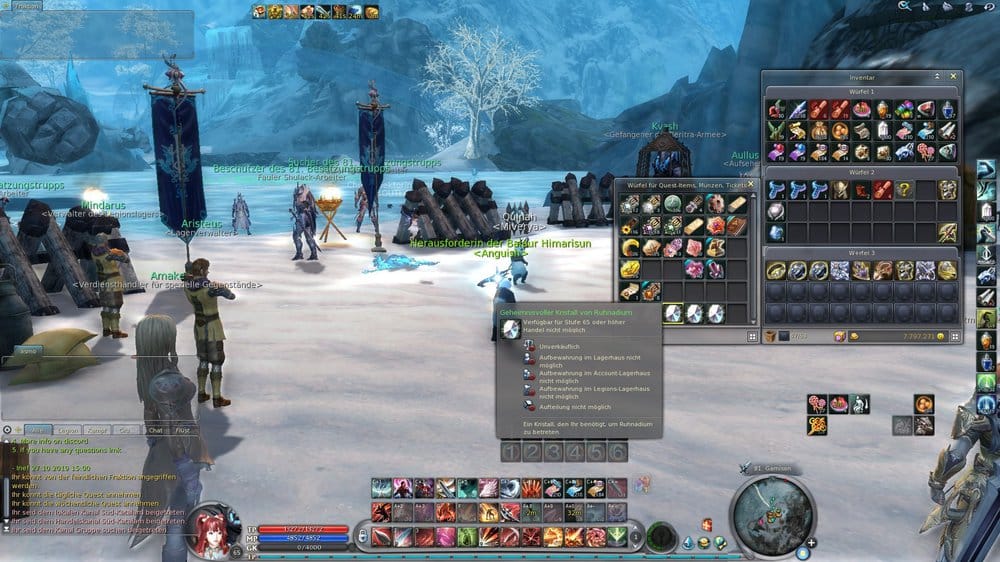Select the gold ring item in Würfel 3

[774, 270]
